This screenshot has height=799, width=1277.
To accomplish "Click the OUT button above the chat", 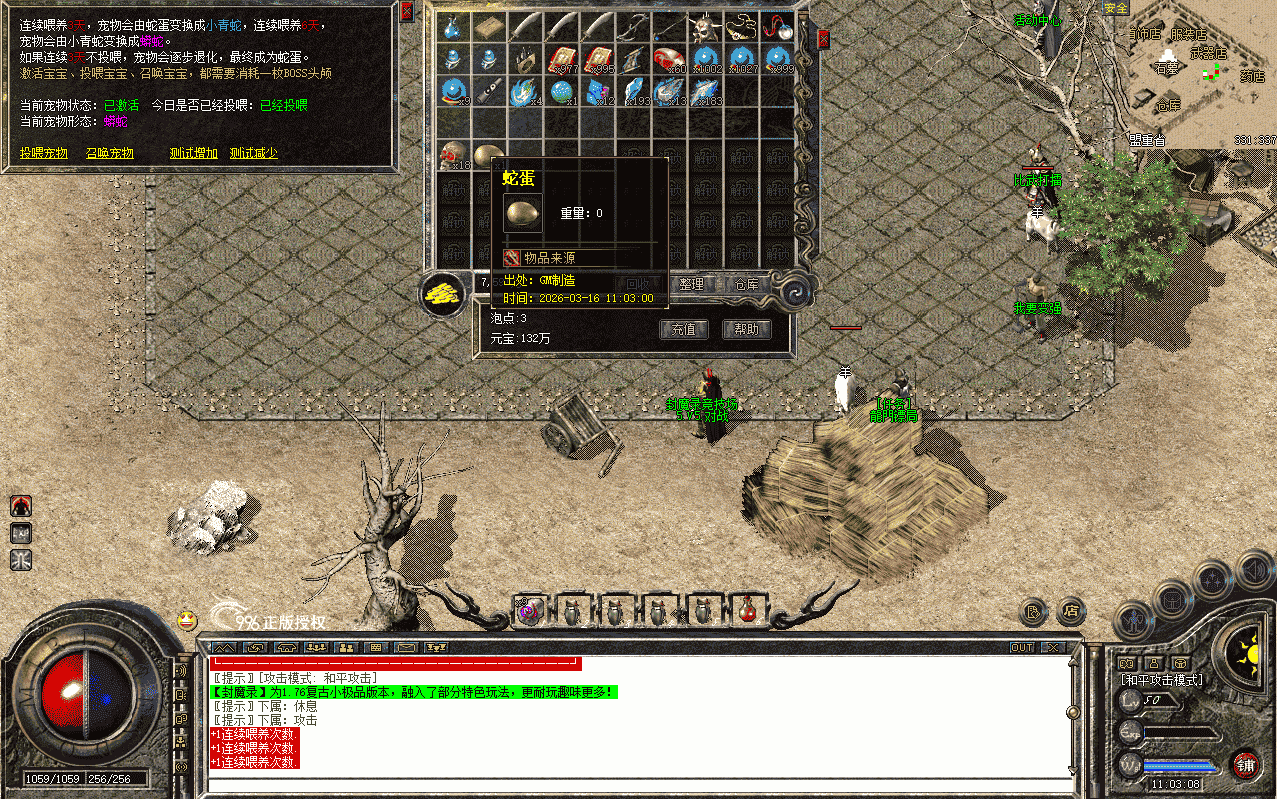I will pyautogui.click(x=1022, y=648).
